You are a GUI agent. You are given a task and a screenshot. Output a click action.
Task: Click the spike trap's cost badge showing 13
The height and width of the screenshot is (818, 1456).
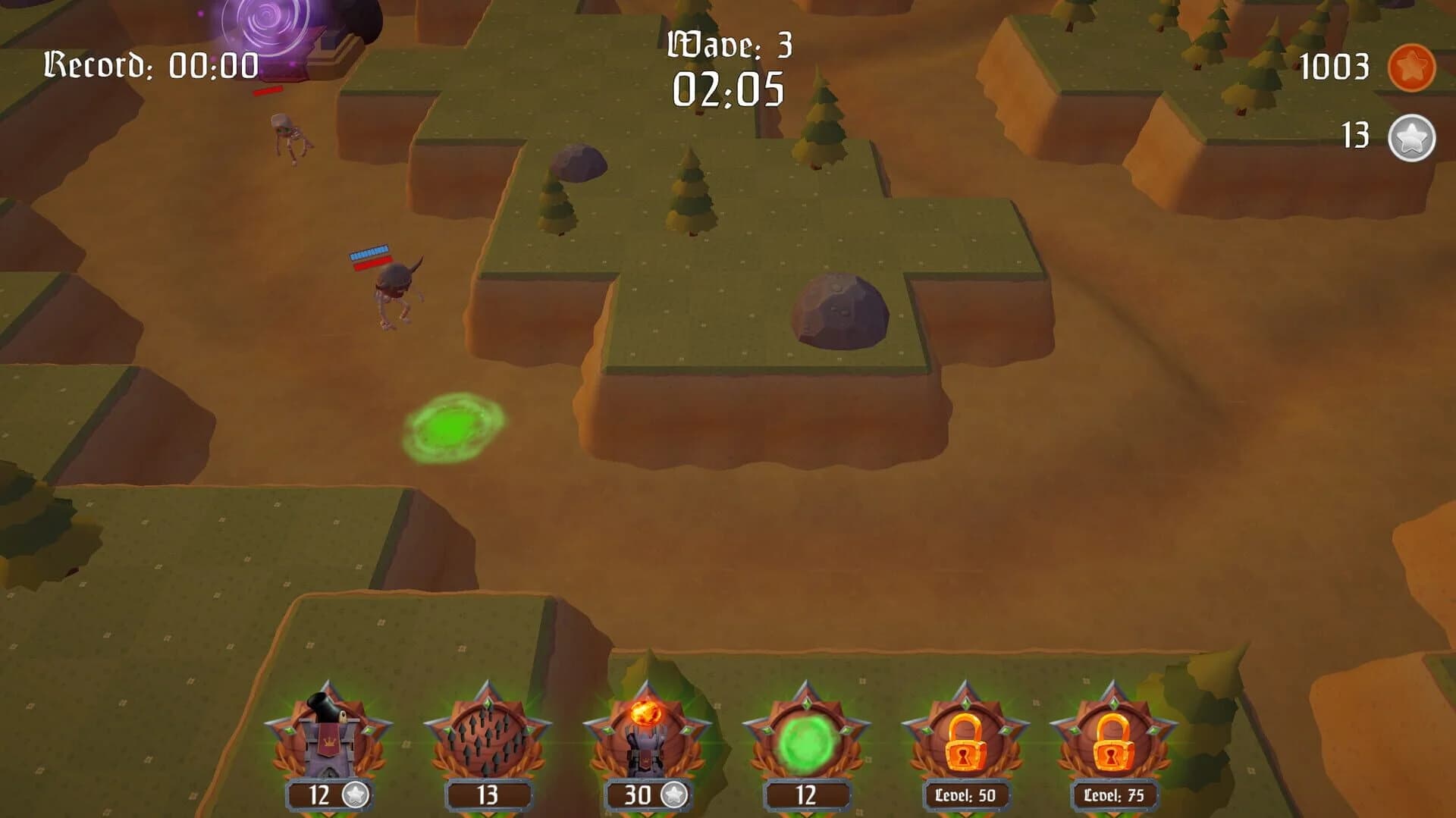(490, 795)
